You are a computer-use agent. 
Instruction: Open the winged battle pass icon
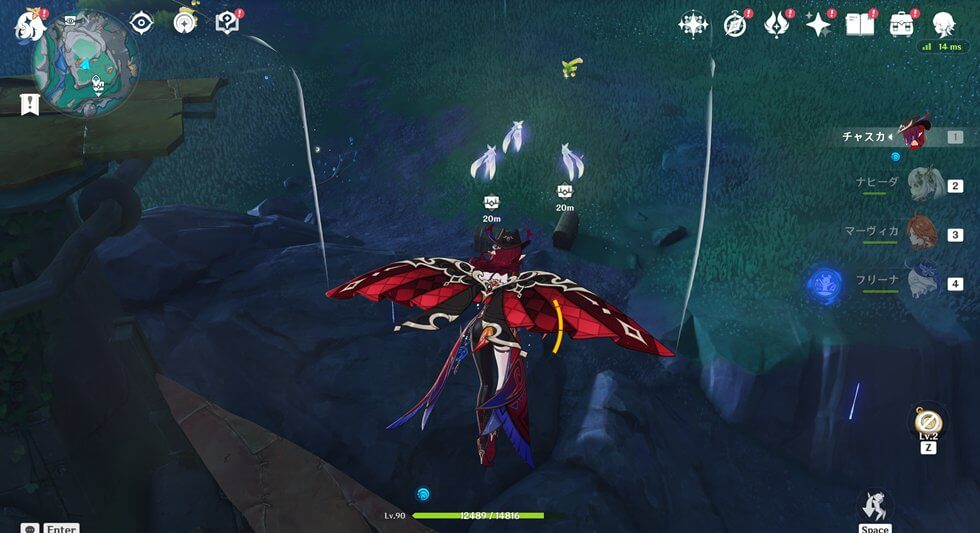pyautogui.click(x=777, y=24)
